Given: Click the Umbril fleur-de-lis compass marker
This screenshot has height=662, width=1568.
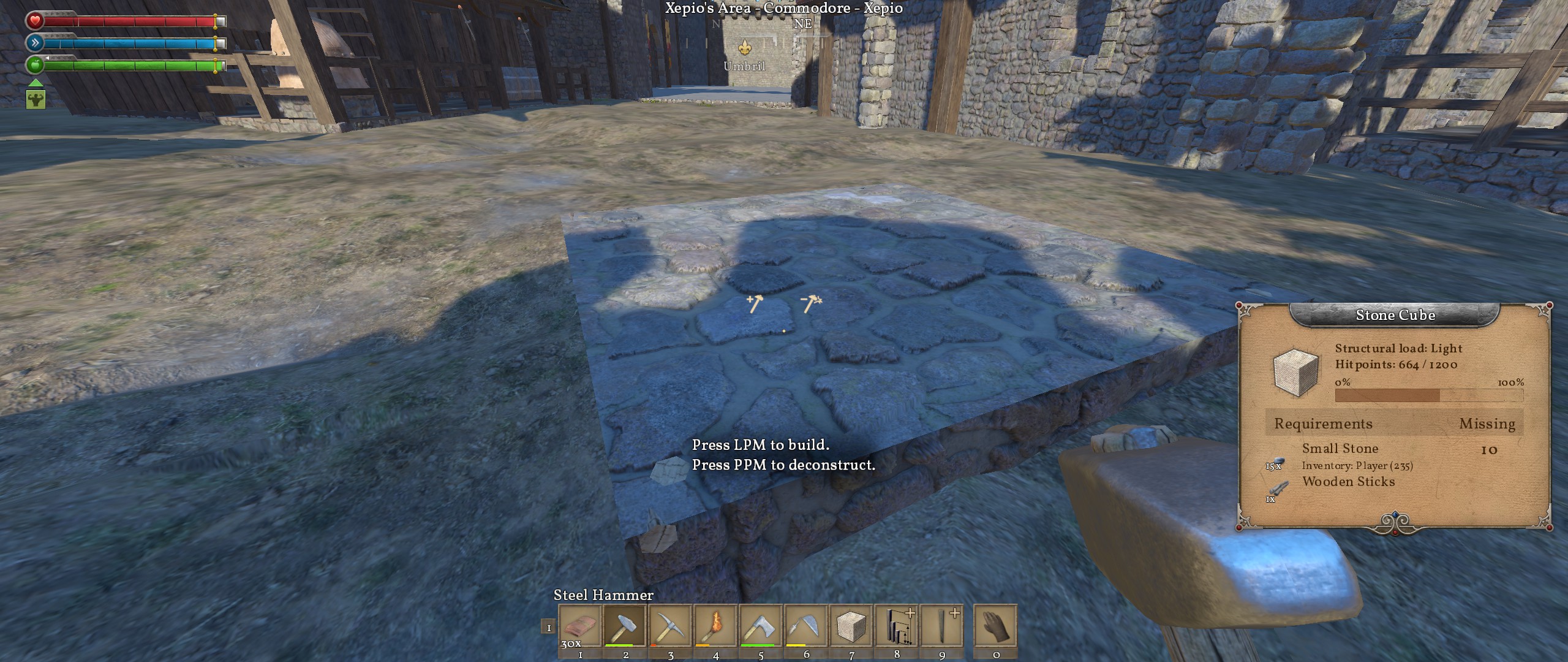Looking at the screenshot, I should (x=745, y=47).
